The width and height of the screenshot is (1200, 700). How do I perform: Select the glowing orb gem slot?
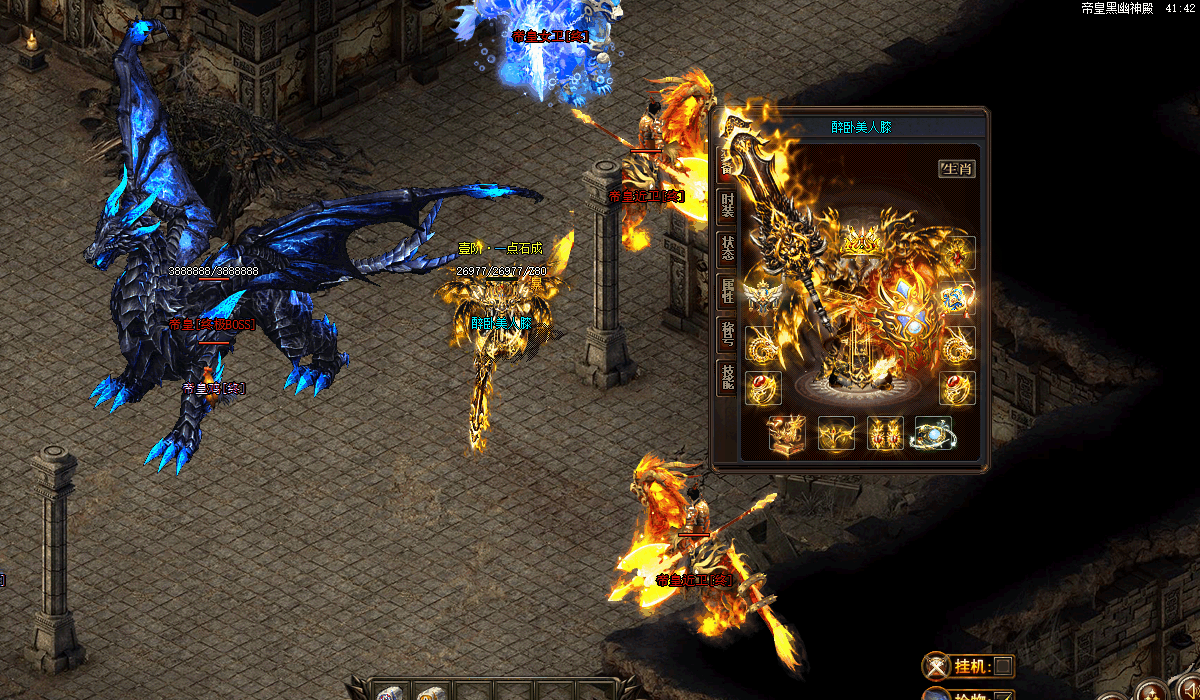point(933,433)
